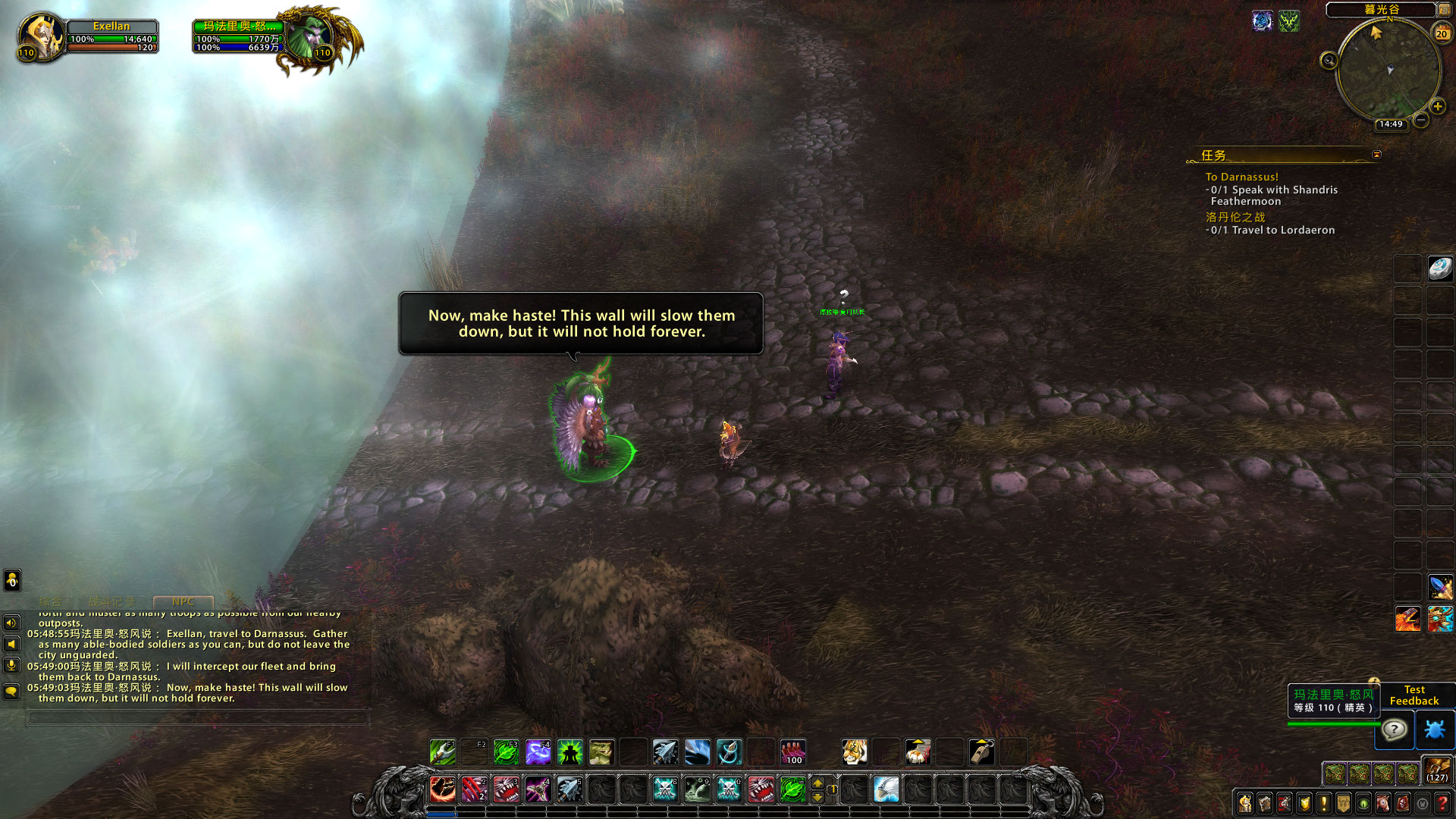Use the tiger mount ability icon

(855, 752)
